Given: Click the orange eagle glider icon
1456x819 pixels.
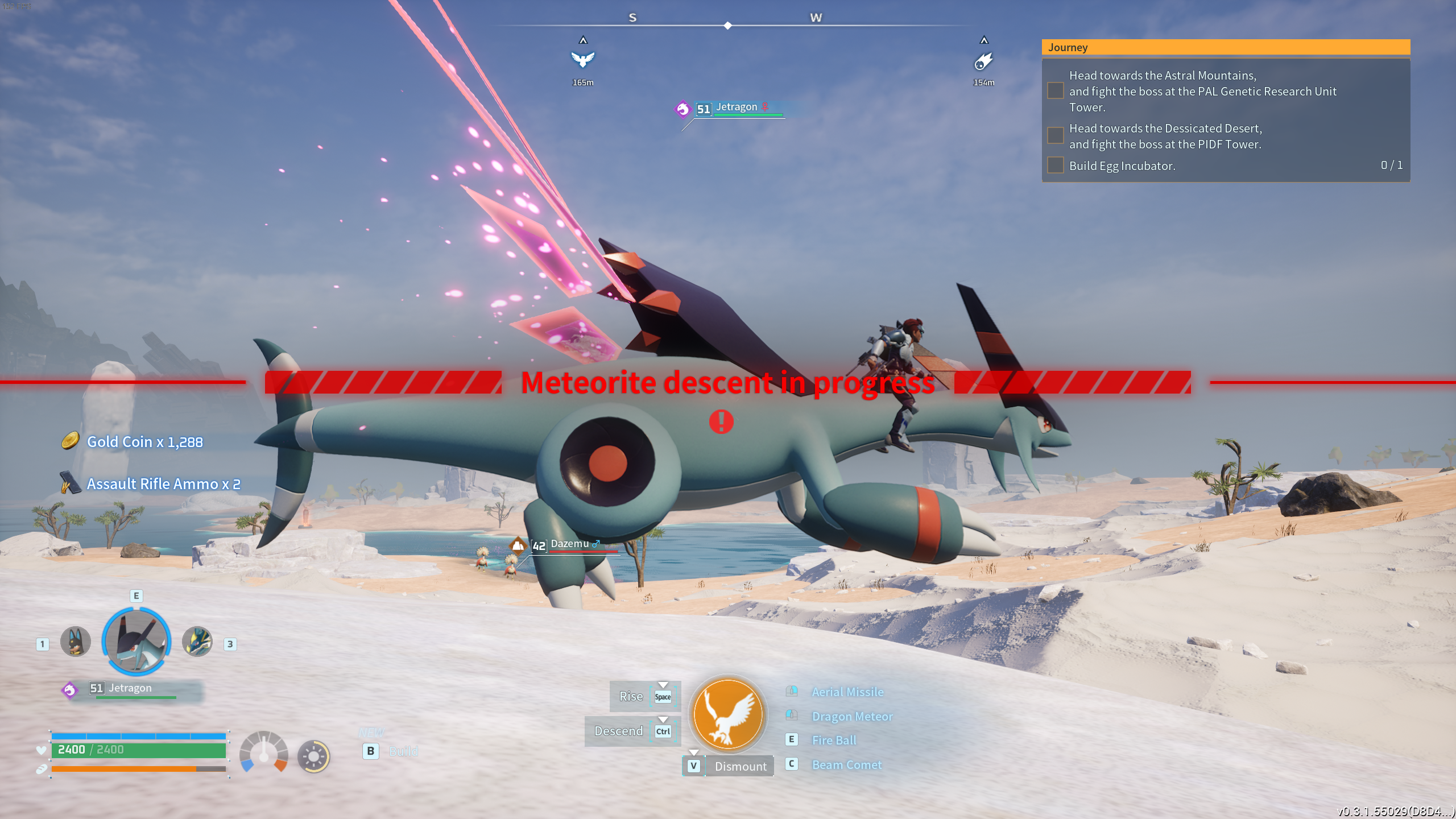Looking at the screenshot, I should click(x=729, y=715).
